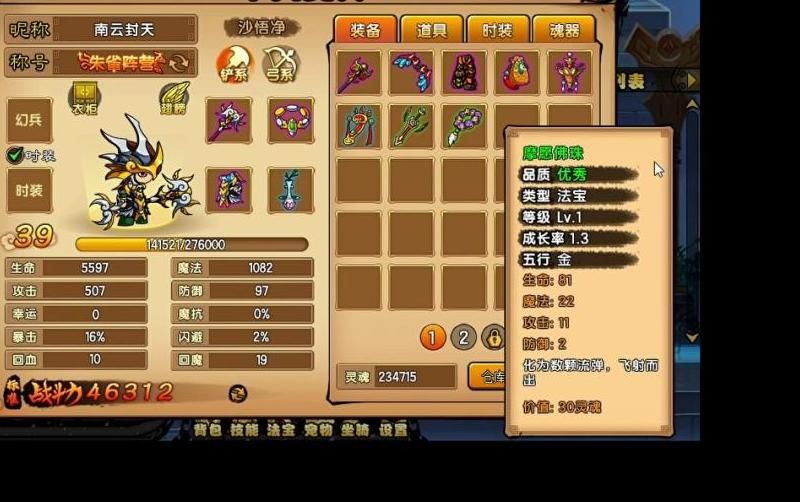Select the 弓系 bow weapon type icon
800x502 pixels.
280,64
